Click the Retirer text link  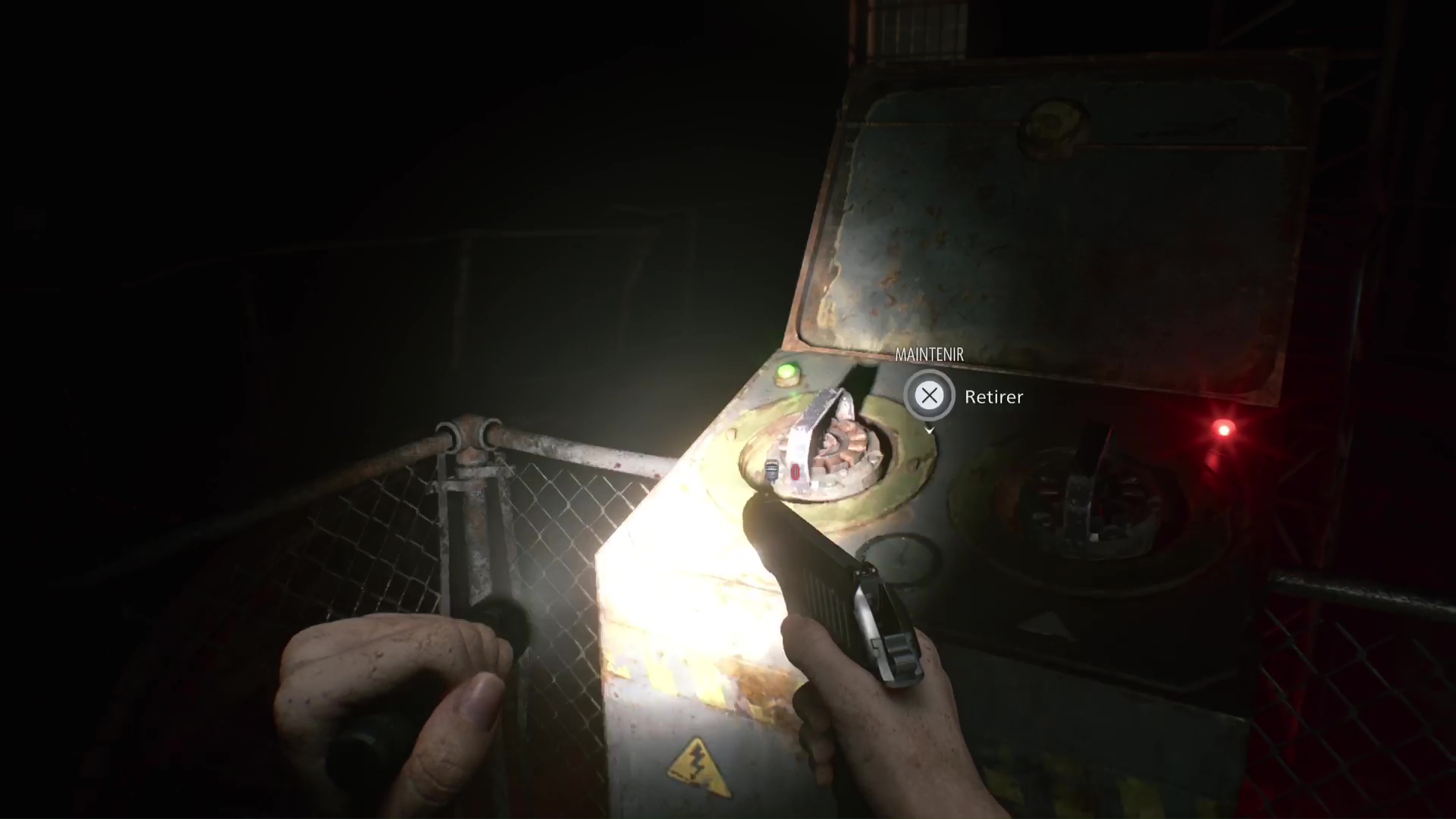tap(993, 397)
